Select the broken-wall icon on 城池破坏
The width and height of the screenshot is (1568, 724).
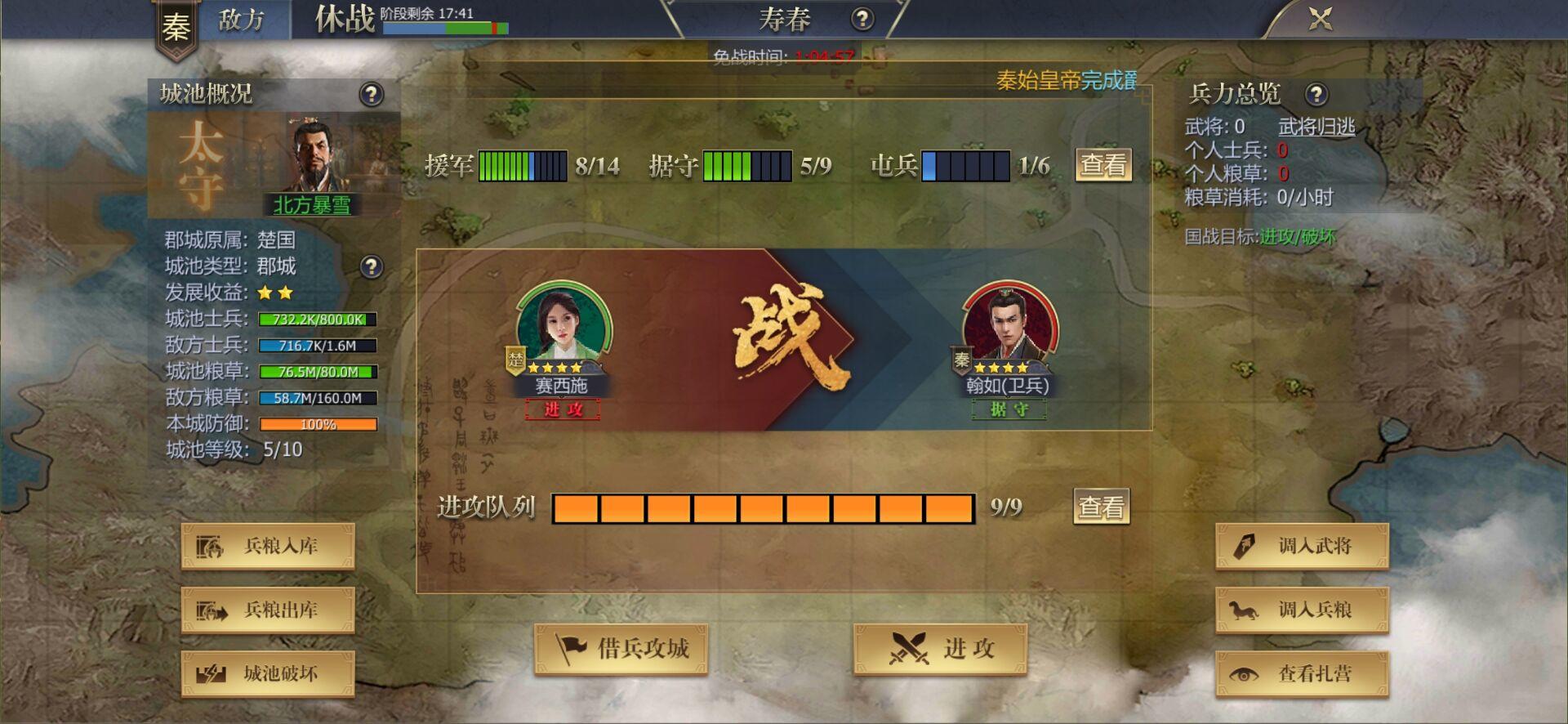(211, 674)
